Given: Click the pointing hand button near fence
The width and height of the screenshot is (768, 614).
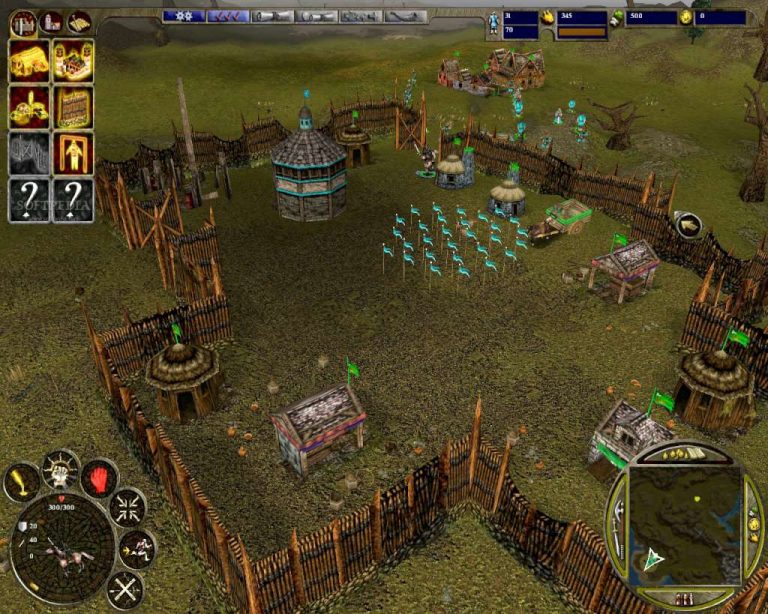Looking at the screenshot, I should (x=688, y=225).
